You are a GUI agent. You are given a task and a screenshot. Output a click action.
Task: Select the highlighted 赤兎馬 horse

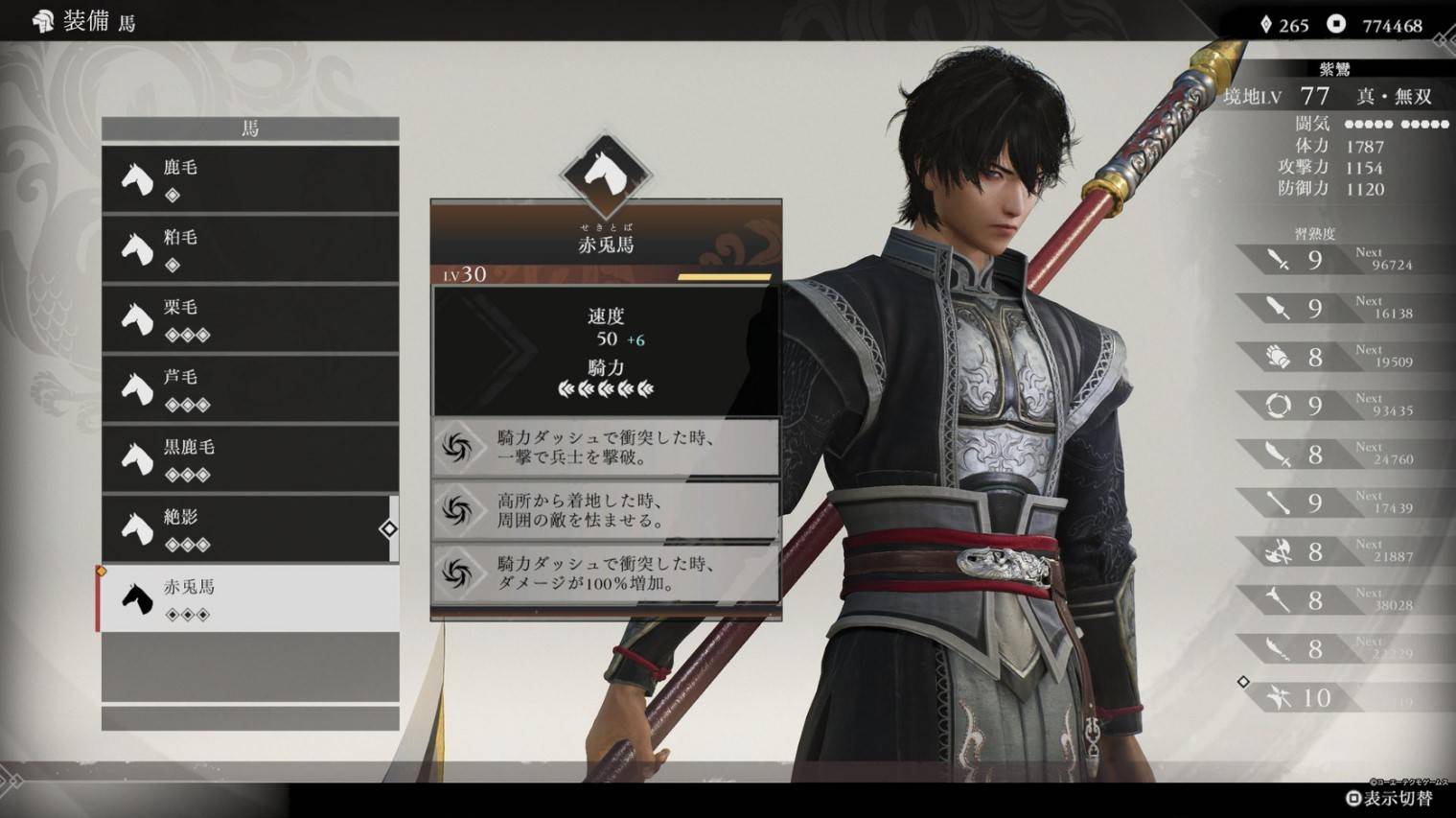[x=250, y=598]
